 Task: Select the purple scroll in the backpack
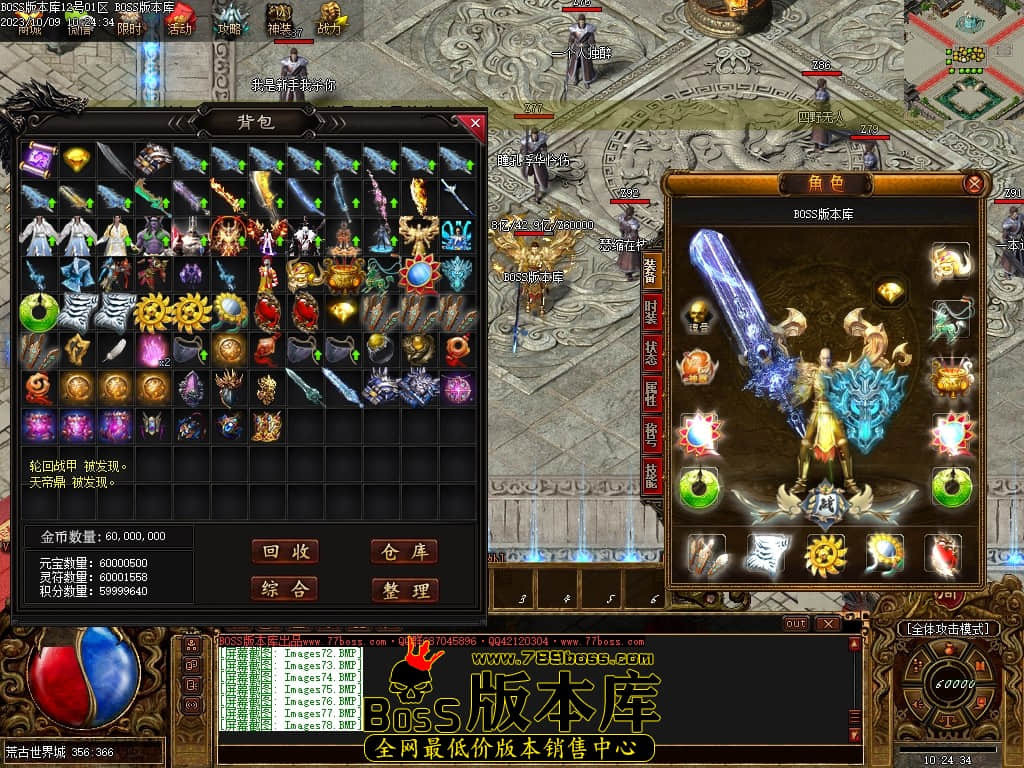pos(39,158)
